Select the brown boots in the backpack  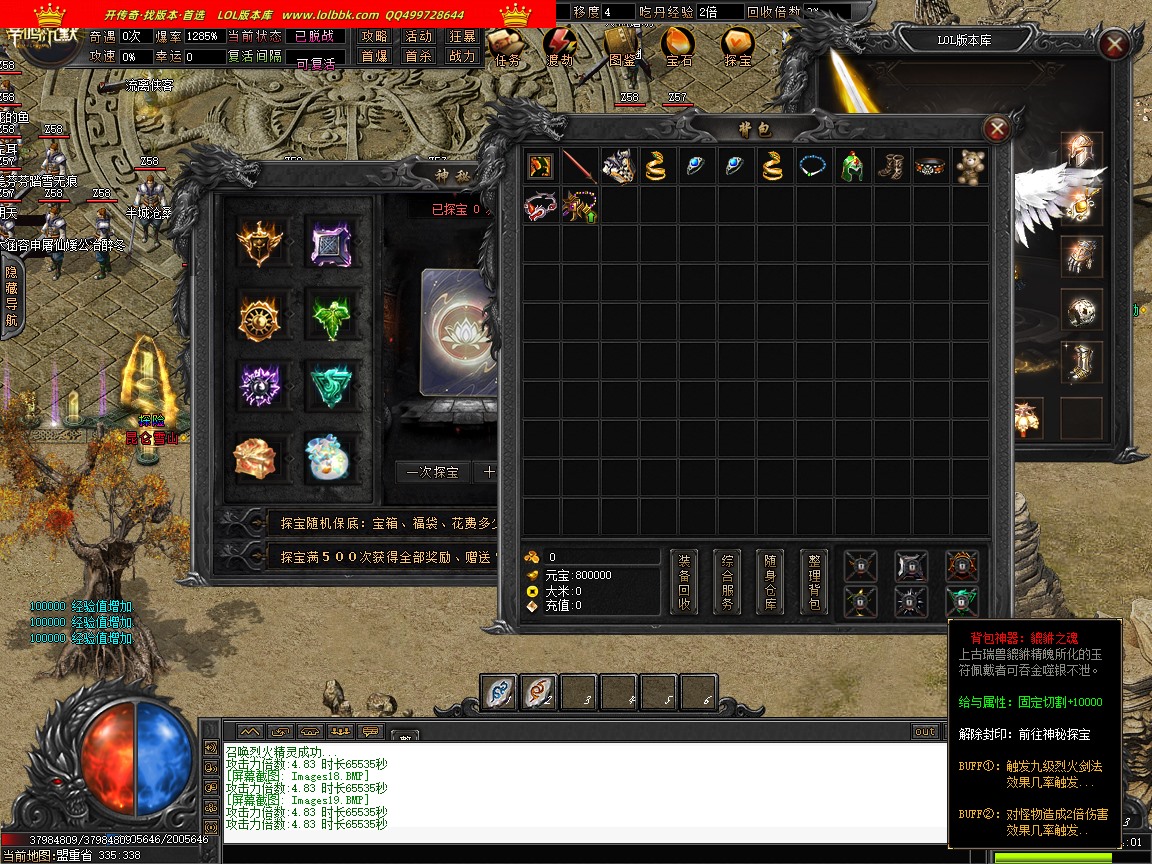coord(891,166)
